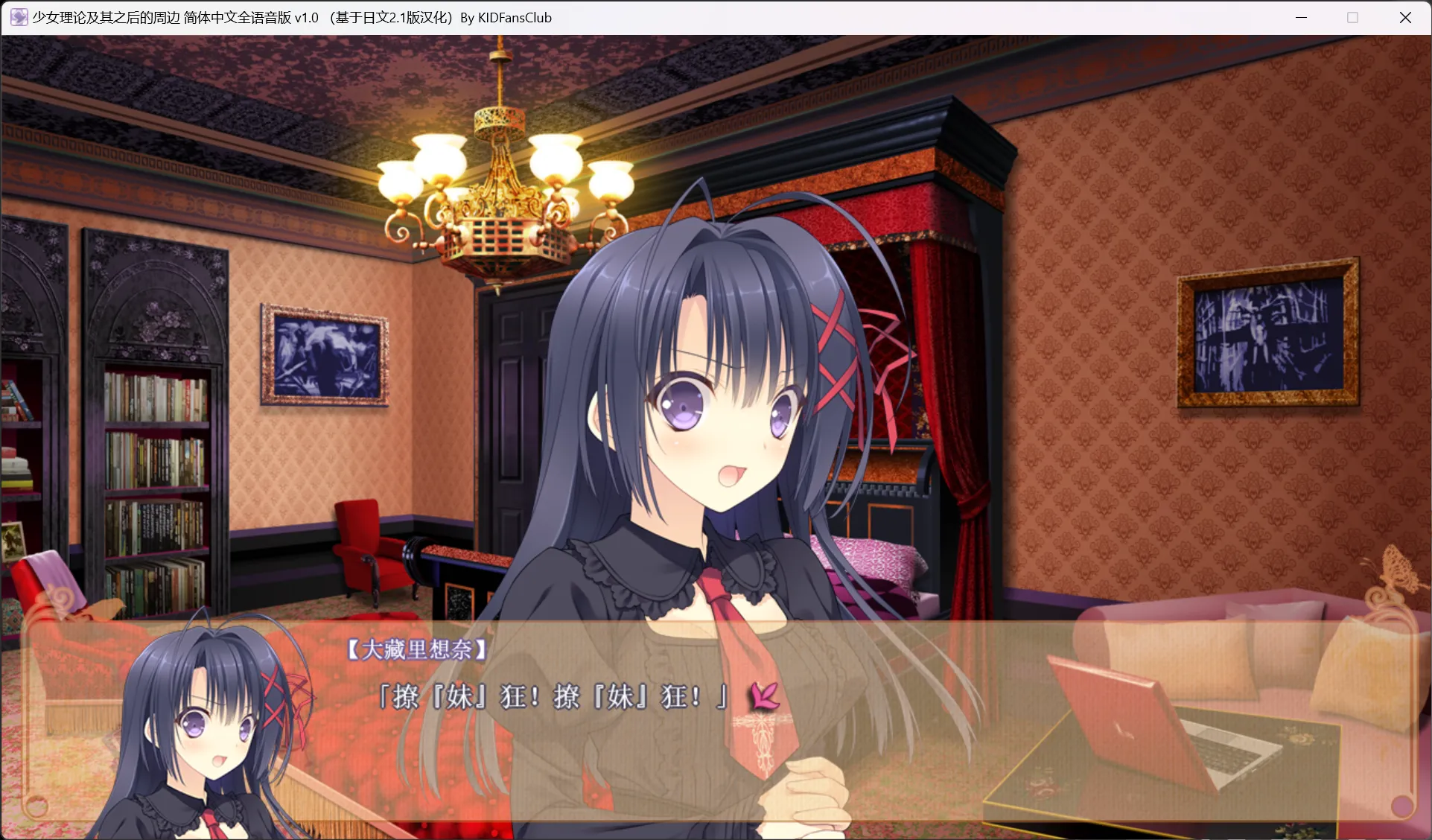Advance the dialogue by clicking the text line
Viewport: 1432px width, 840px height.
[x=551, y=697]
